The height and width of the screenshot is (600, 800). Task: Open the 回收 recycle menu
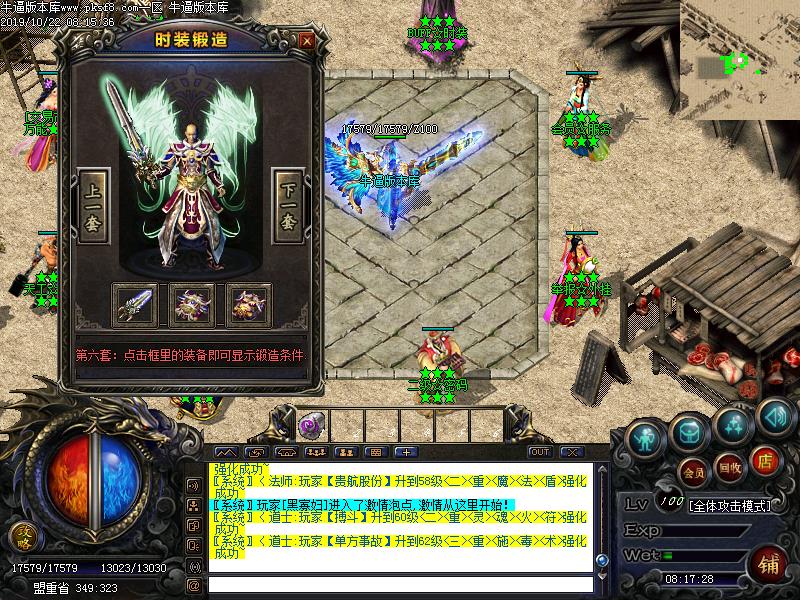tap(730, 466)
